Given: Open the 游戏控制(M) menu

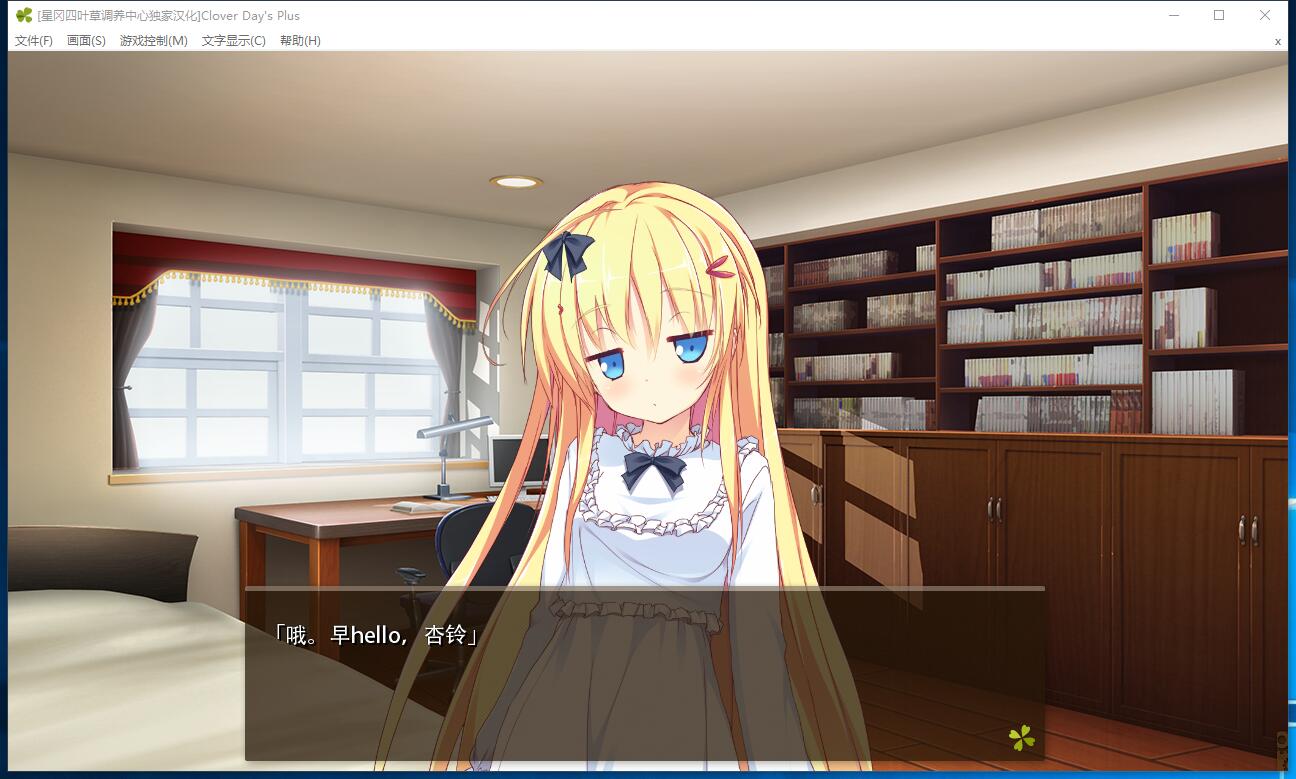Looking at the screenshot, I should coord(153,41).
